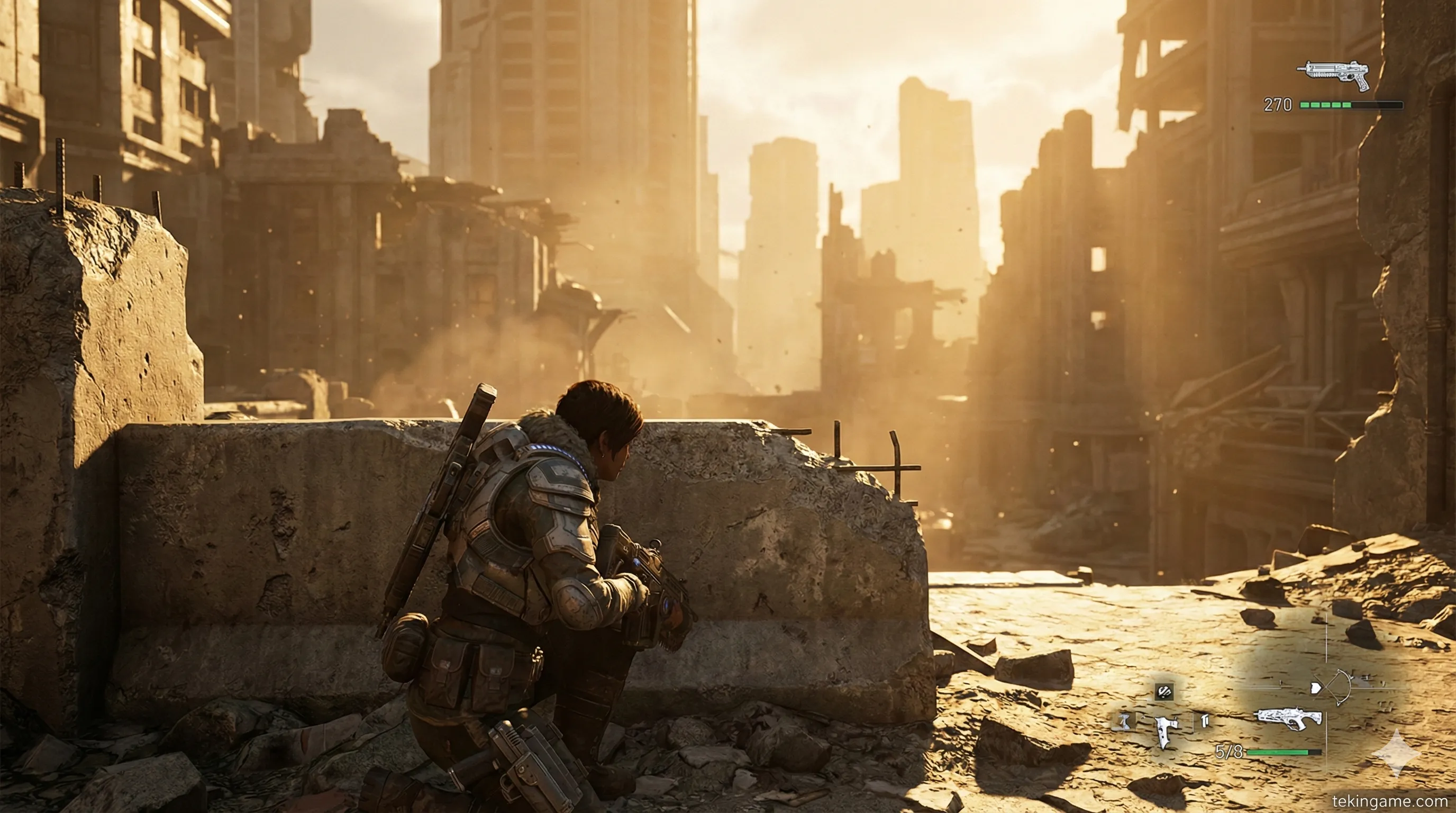The width and height of the screenshot is (1456, 813).
Task: Switch to the rifle icon above the 5/8 counter
Action: 1289,719
